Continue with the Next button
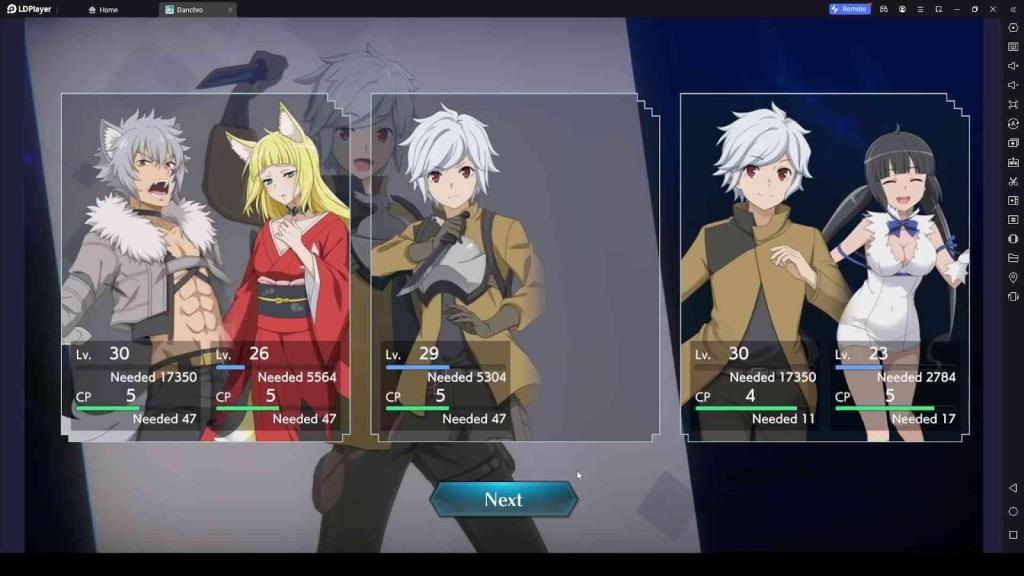 [x=503, y=499]
